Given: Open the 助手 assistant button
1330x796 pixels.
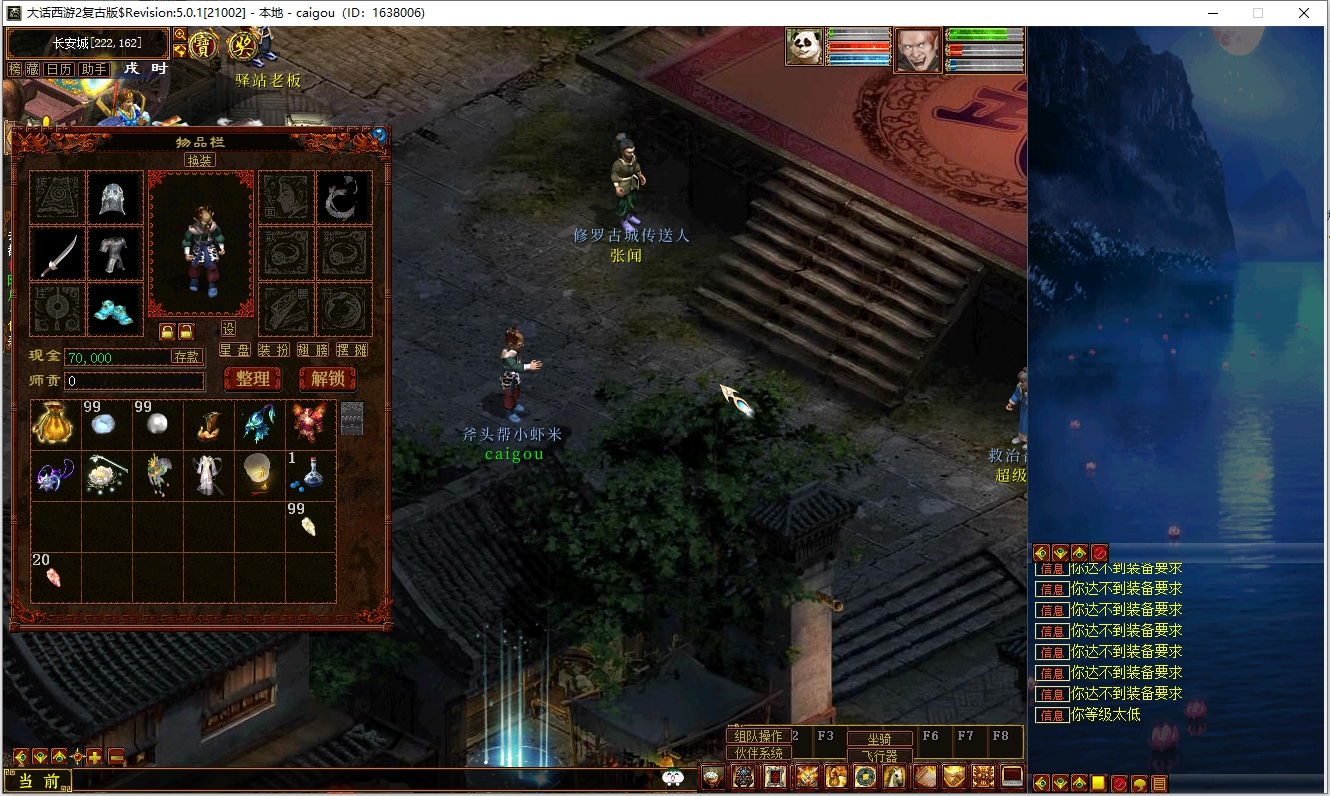Looking at the screenshot, I should 93,69.
